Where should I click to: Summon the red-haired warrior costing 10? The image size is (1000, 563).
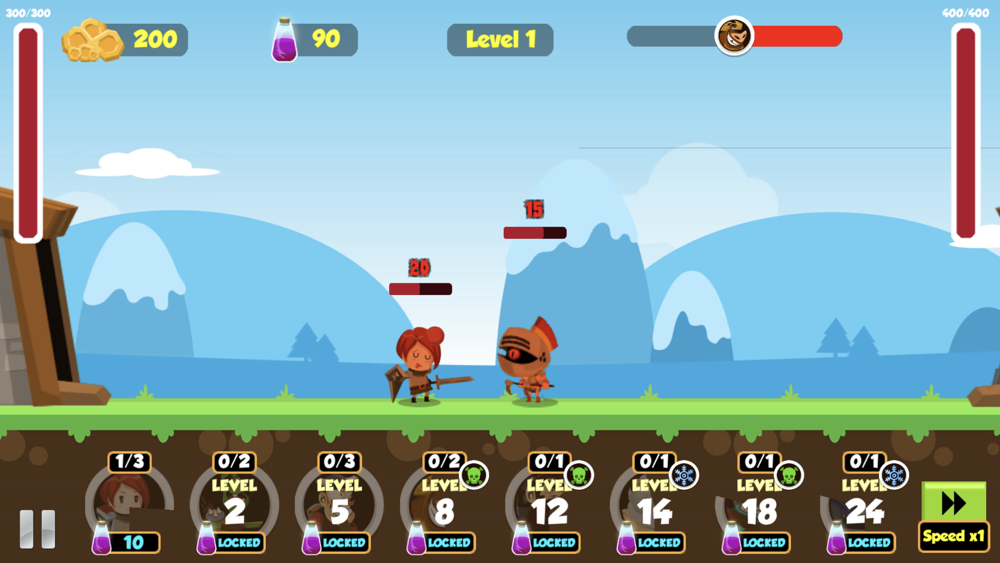click(129, 505)
